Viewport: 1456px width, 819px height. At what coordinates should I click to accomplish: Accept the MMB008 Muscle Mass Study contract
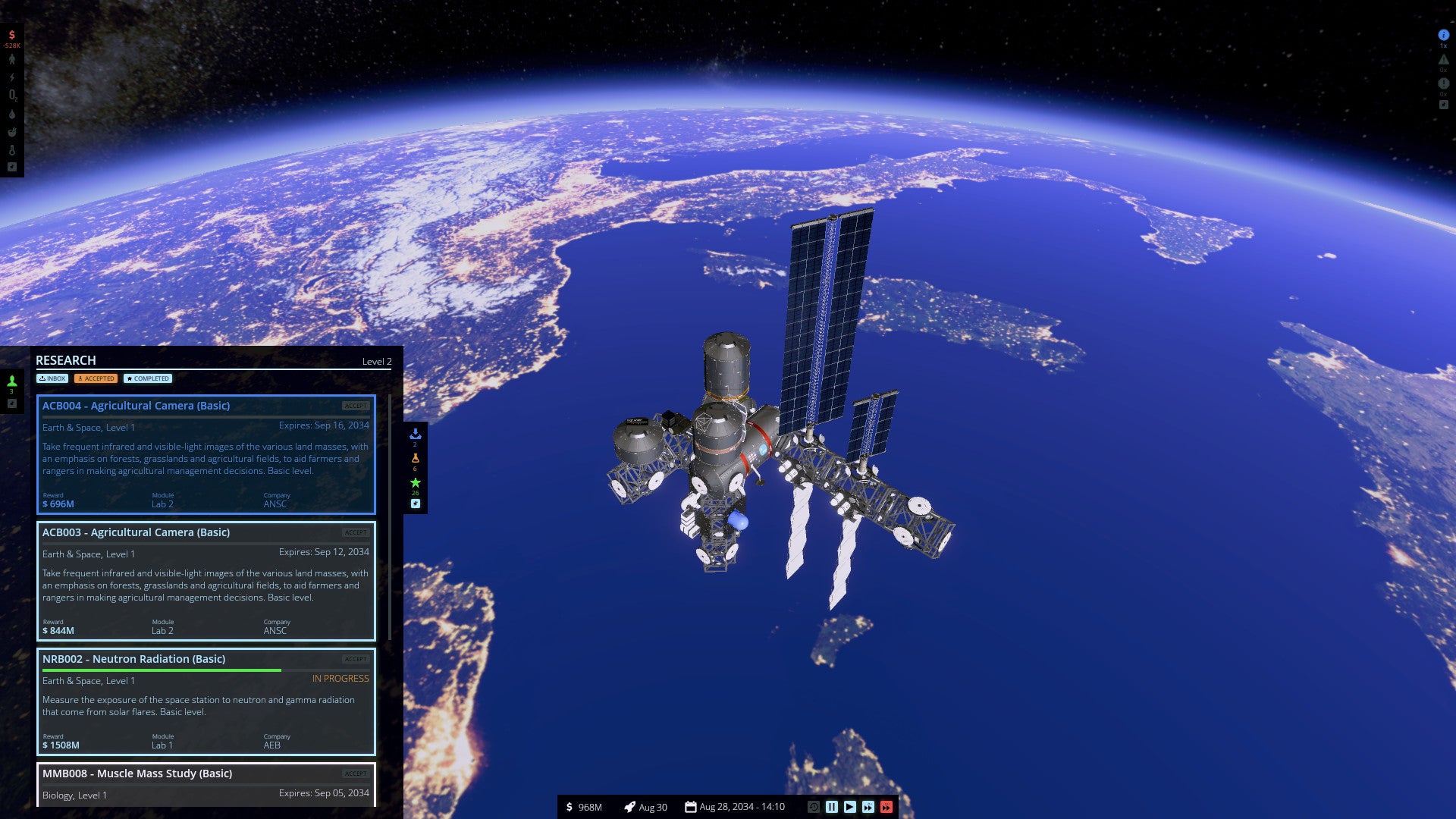click(x=355, y=773)
